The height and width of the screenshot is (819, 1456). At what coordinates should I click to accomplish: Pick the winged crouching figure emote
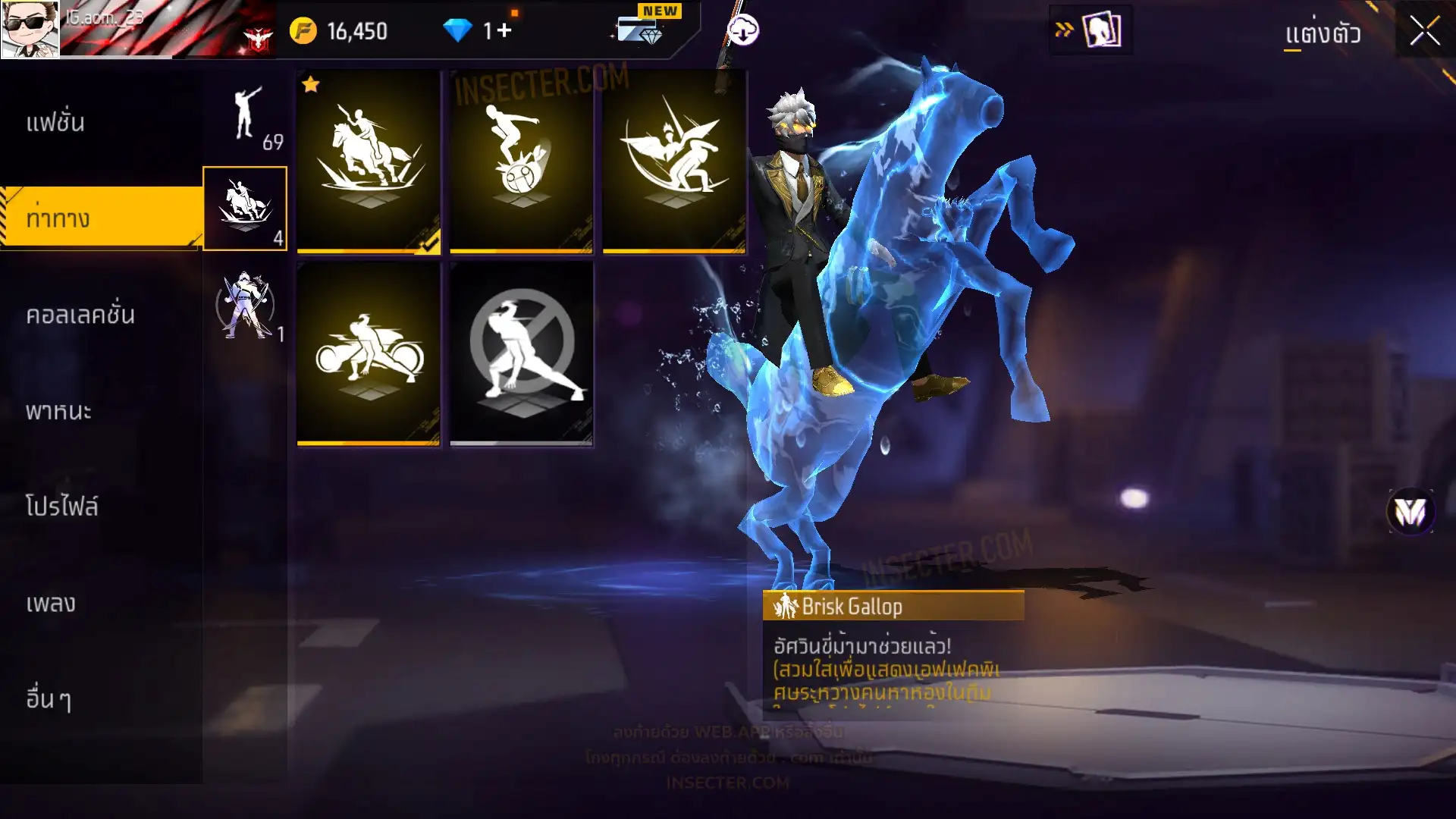(674, 161)
